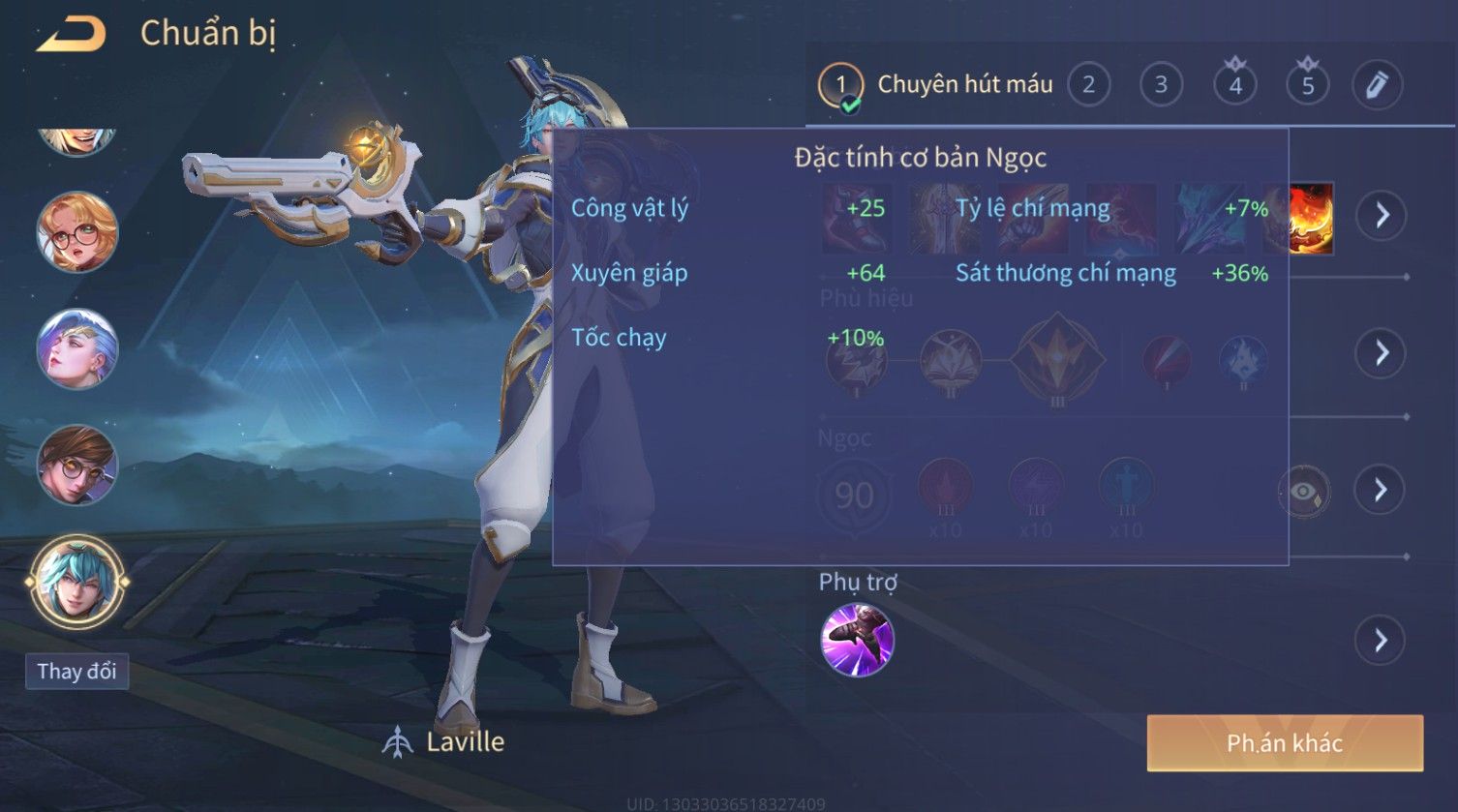The image size is (1458, 812).
Task: Switch to loadout preset 5
Action: coord(1307,85)
